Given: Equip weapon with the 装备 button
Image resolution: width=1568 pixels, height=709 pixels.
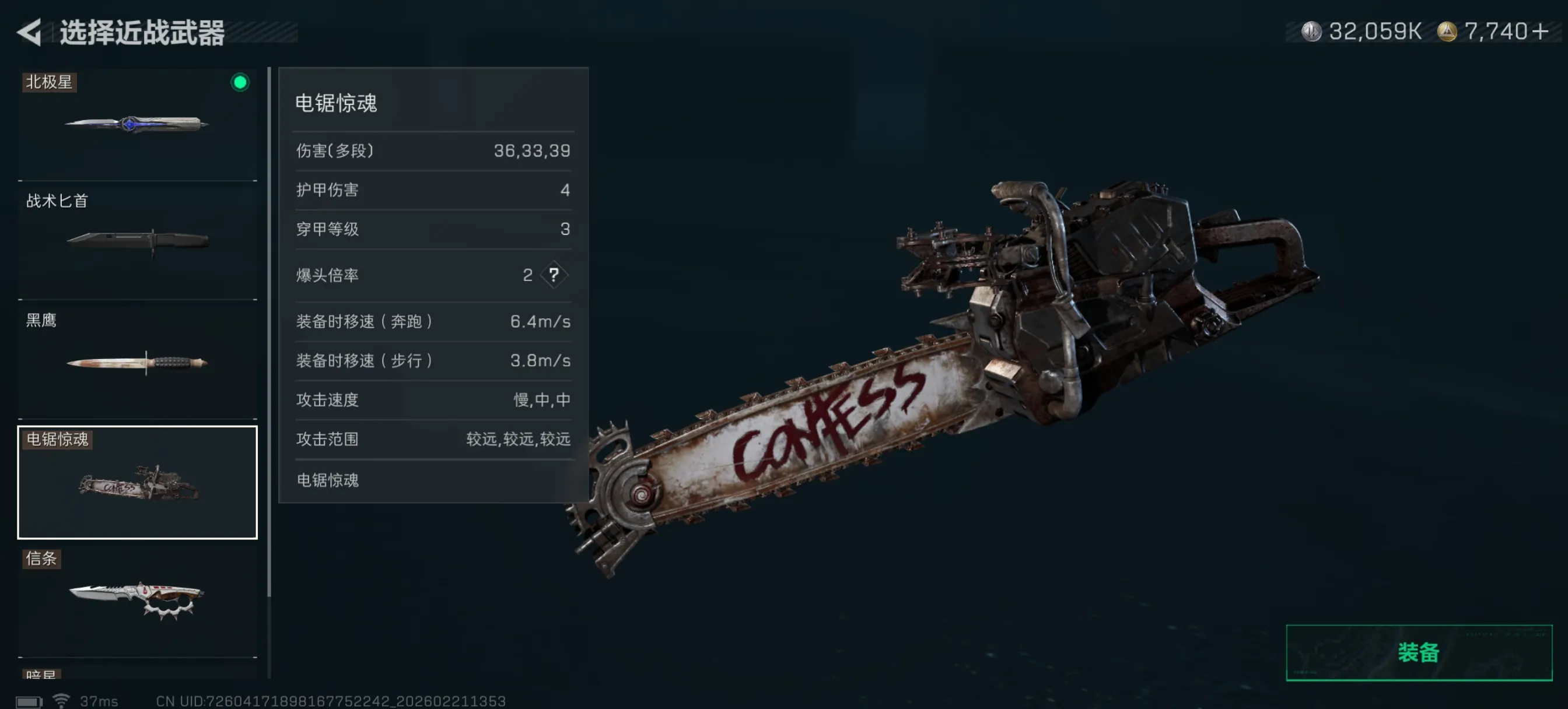Looking at the screenshot, I should (1417, 652).
